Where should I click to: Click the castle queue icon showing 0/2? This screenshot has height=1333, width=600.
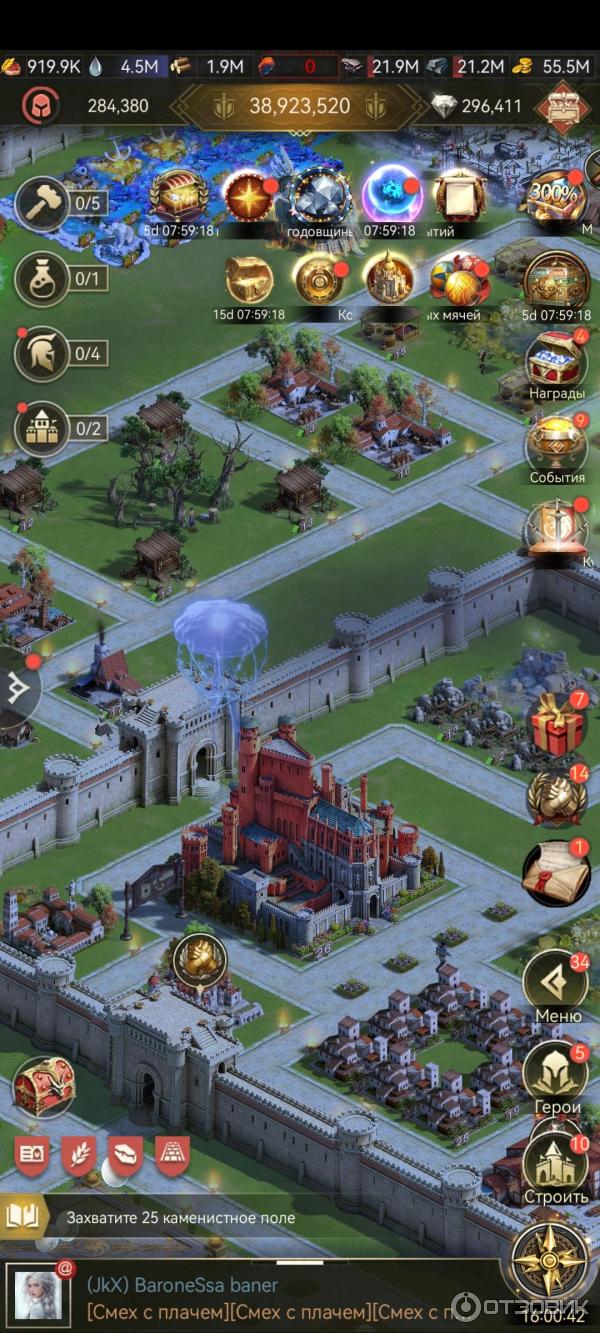pyautogui.click(x=43, y=429)
